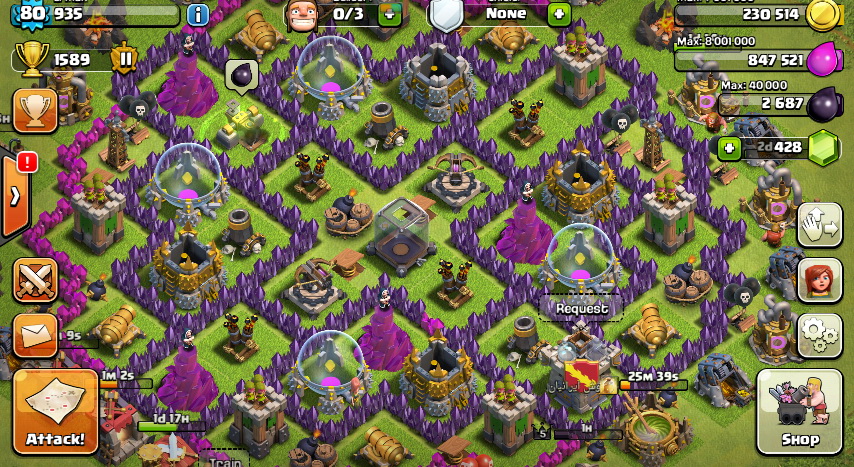Add a builder with the green plus
854x467 pixels.
click(x=390, y=14)
